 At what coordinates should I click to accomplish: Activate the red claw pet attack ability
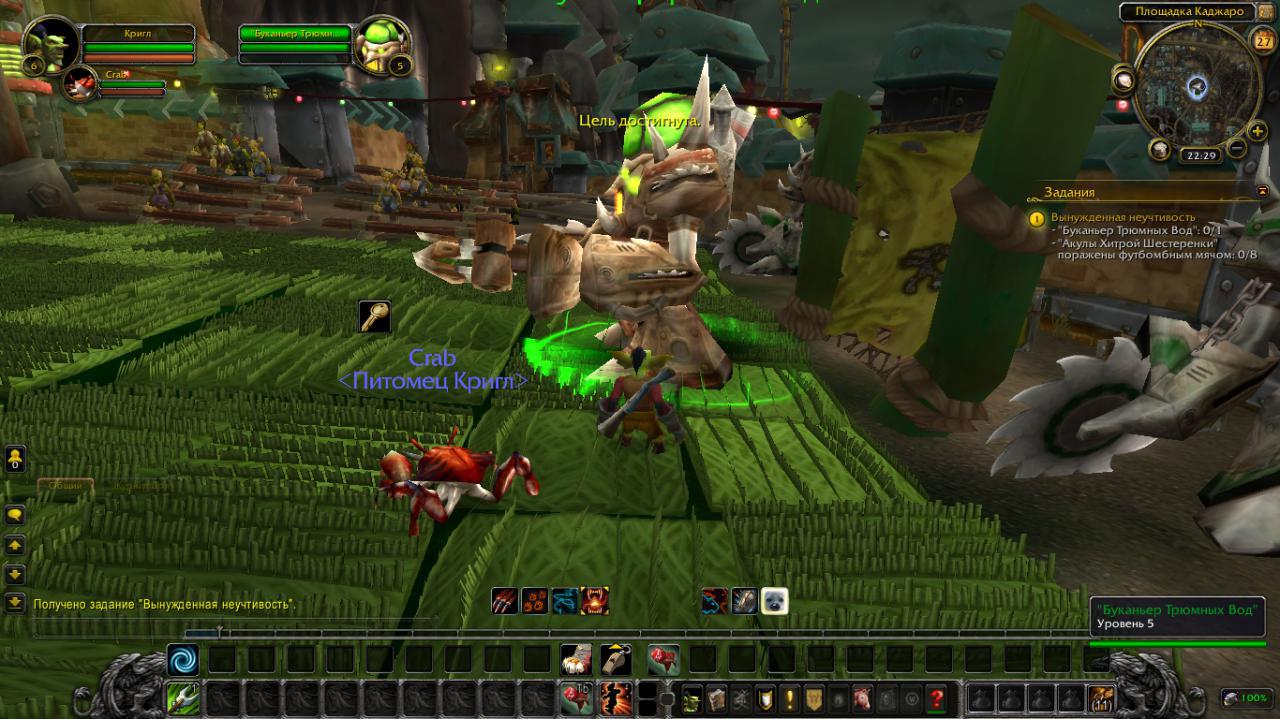(505, 600)
